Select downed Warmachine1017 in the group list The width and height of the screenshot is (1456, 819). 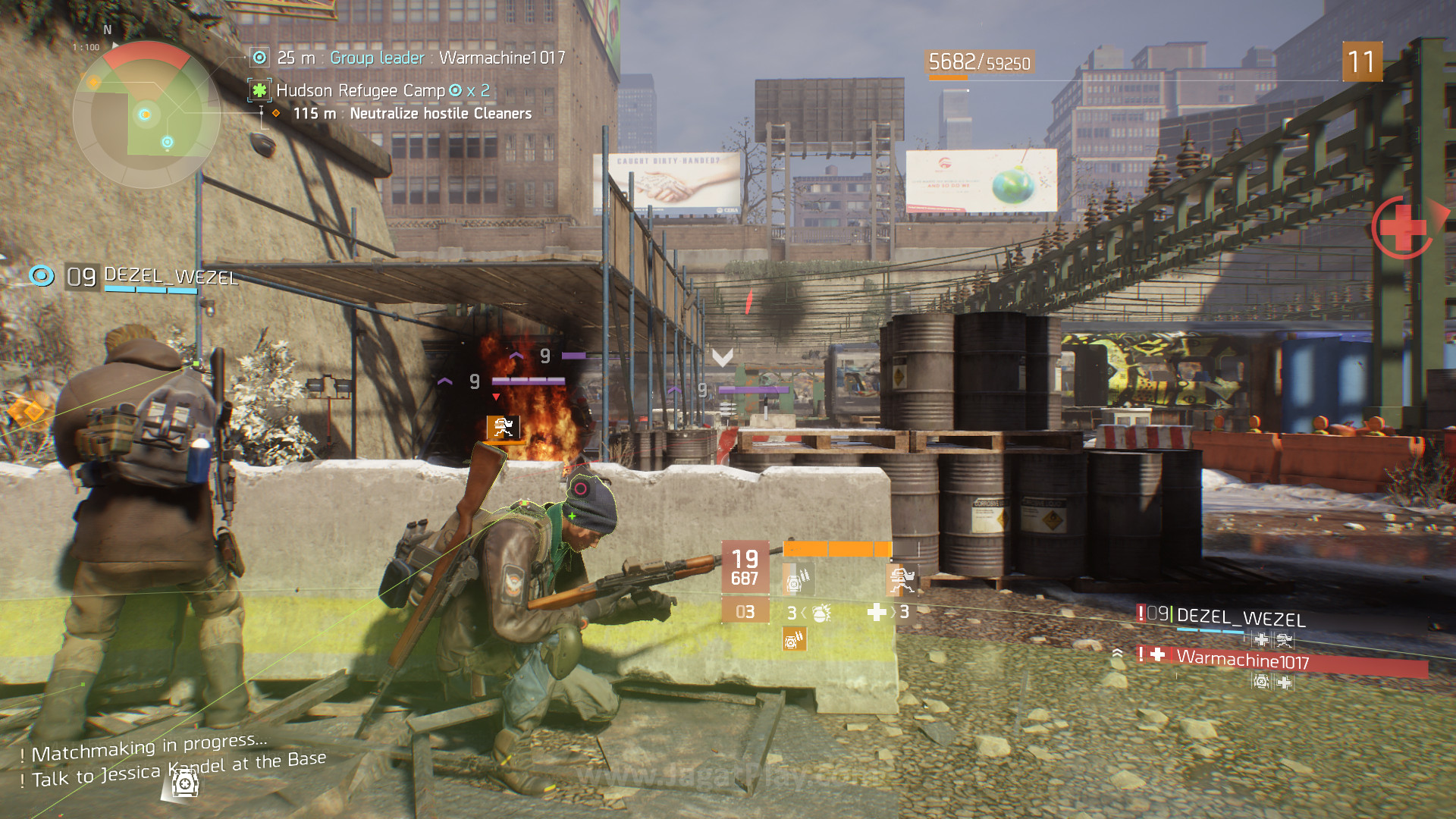[1242, 660]
